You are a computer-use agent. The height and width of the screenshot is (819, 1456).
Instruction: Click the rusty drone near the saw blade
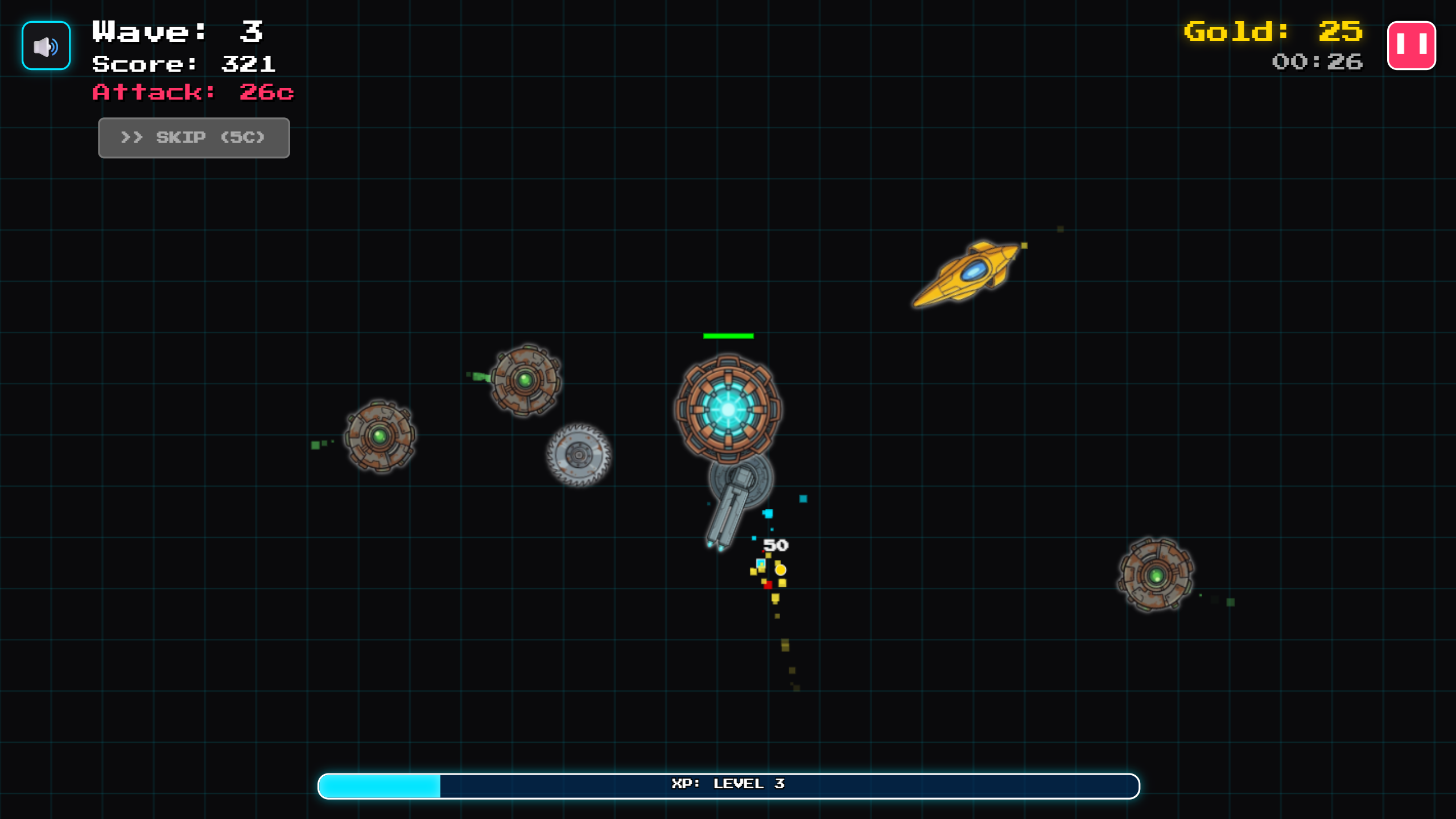pyautogui.click(x=525, y=380)
